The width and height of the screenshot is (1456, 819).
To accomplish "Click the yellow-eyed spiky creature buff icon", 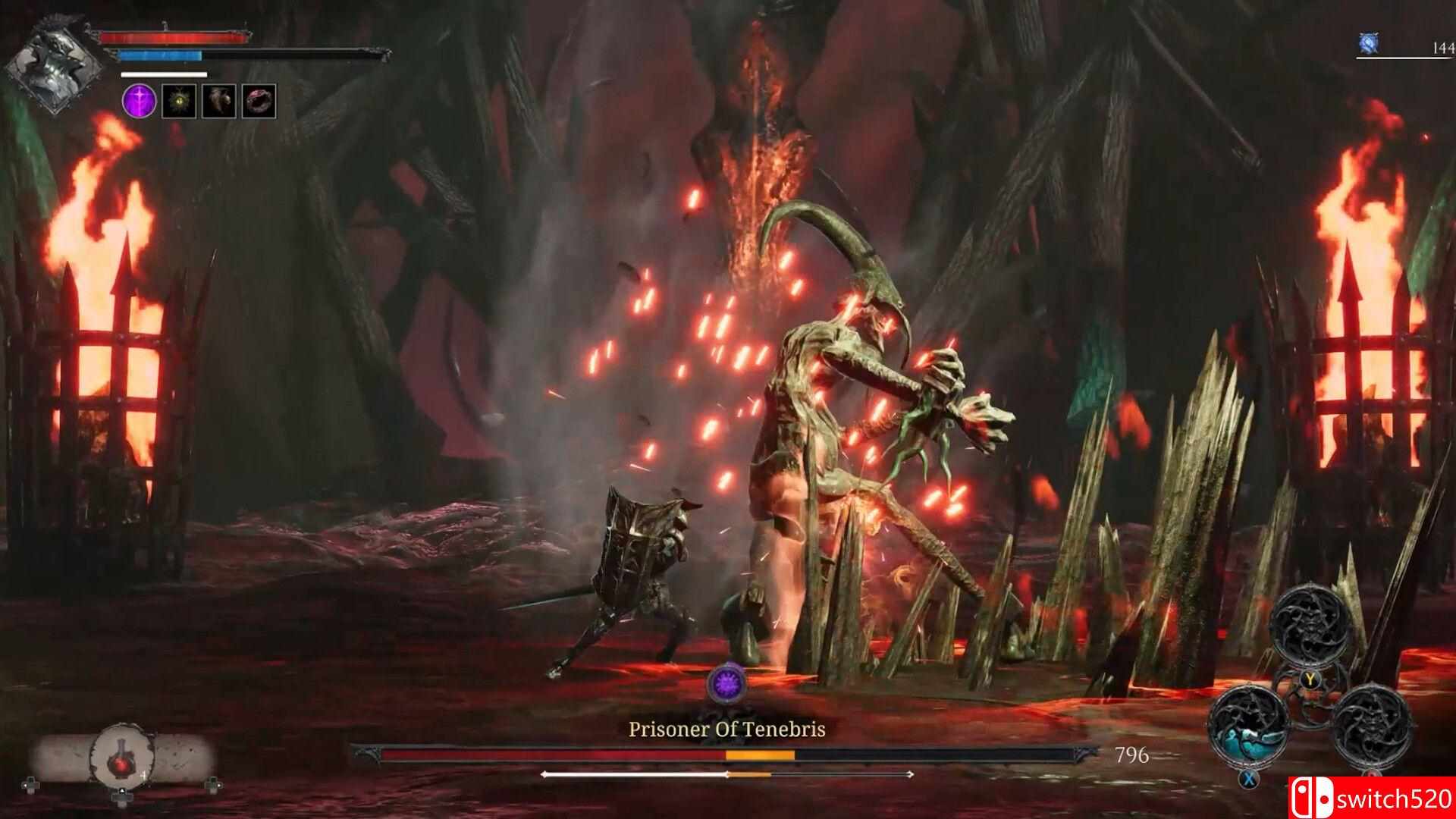I will coord(179,101).
